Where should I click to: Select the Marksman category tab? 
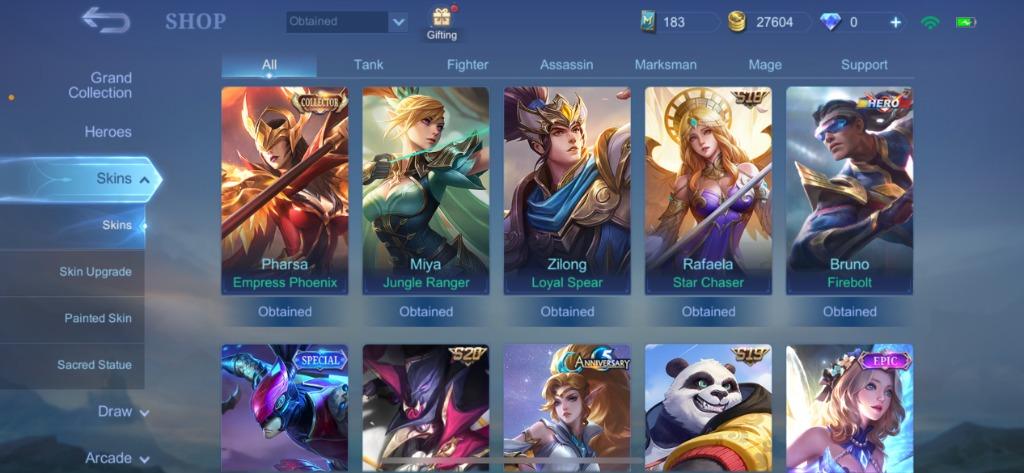(665, 65)
